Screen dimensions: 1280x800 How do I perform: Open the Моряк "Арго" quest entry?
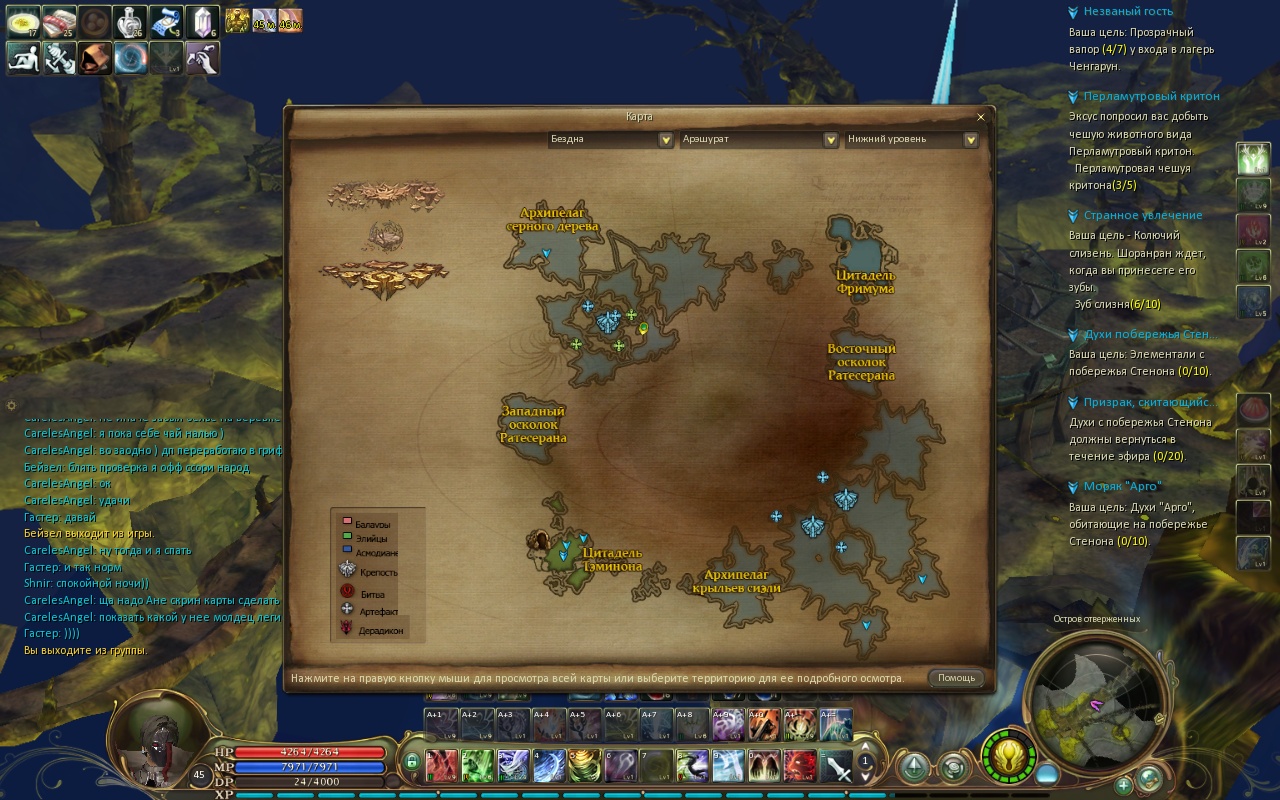click(1122, 486)
